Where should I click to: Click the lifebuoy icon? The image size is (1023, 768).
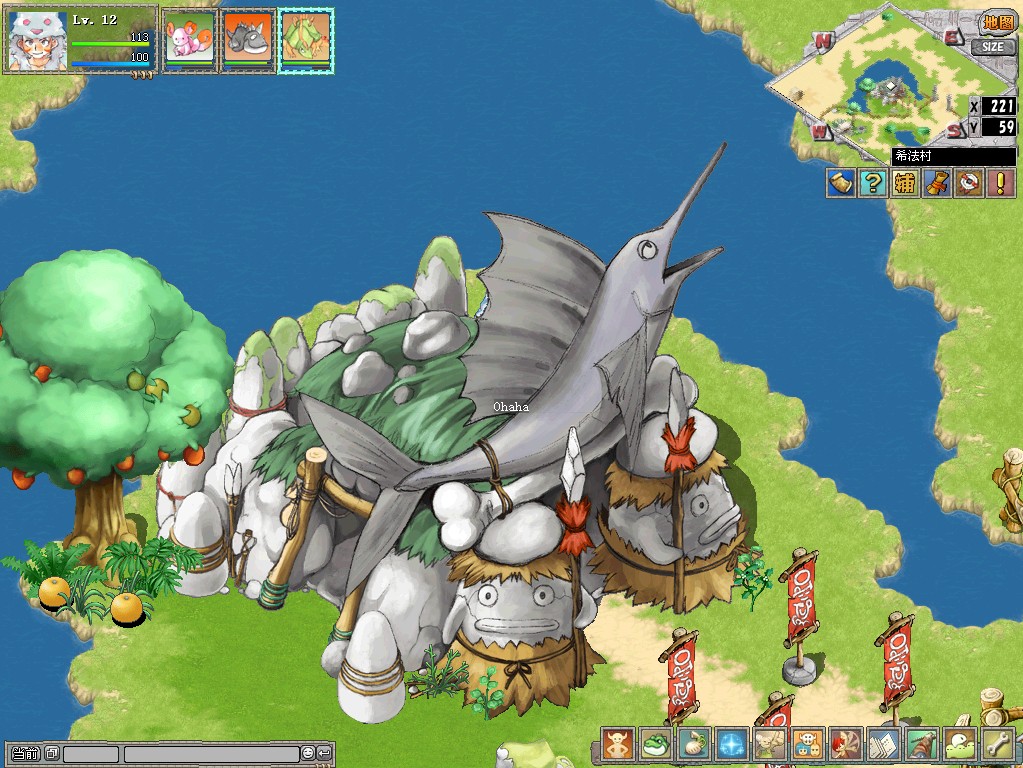click(x=967, y=183)
